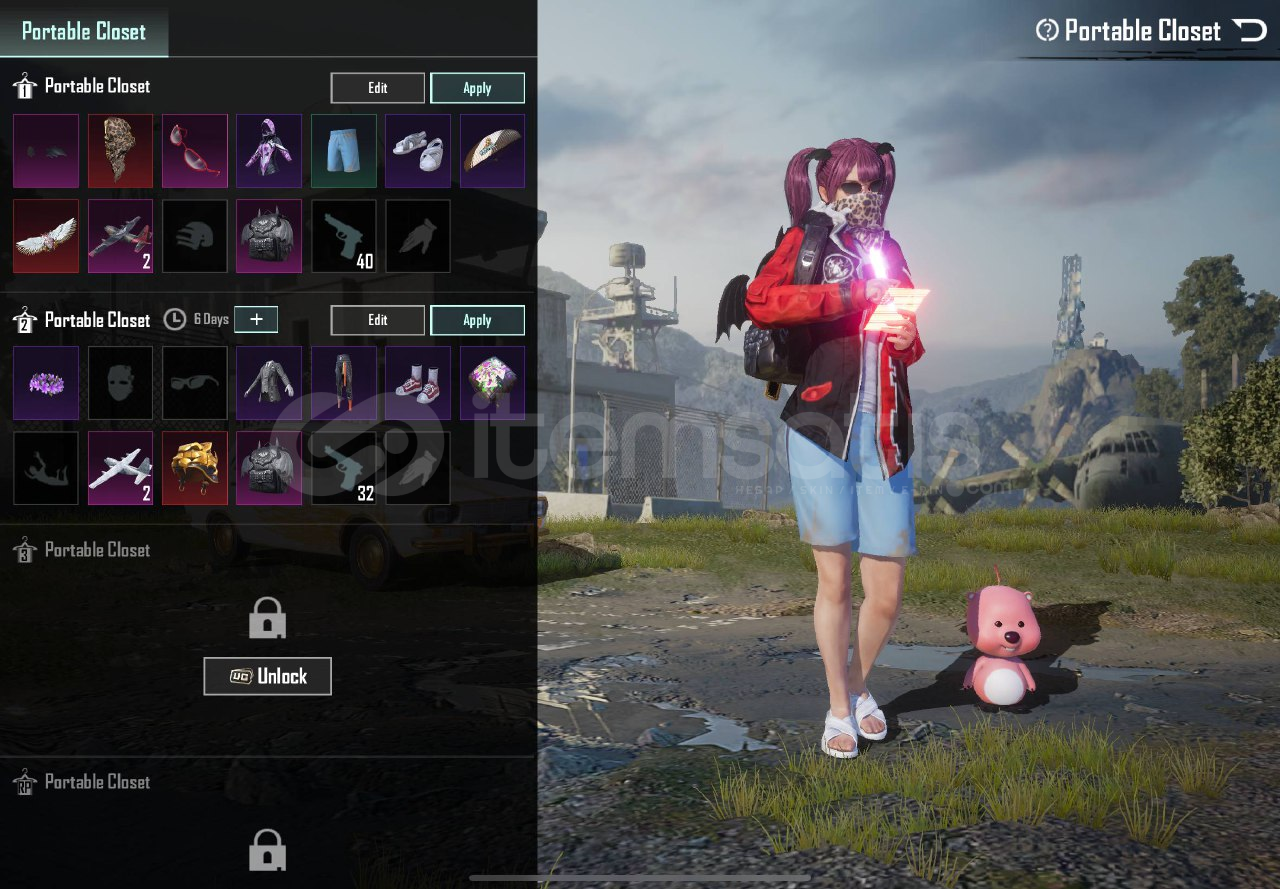
Task: Select the pistol slot showing 40
Action: click(344, 236)
